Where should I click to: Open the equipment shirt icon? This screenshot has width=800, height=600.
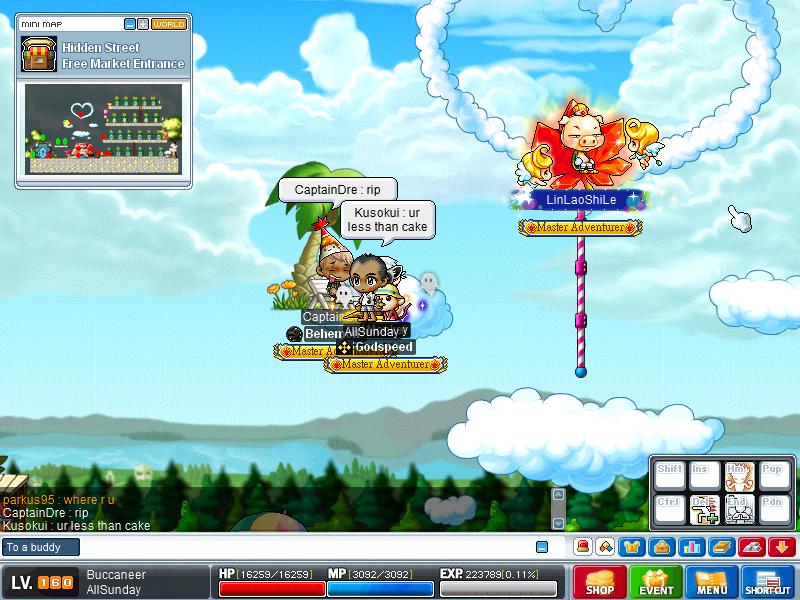coord(632,547)
